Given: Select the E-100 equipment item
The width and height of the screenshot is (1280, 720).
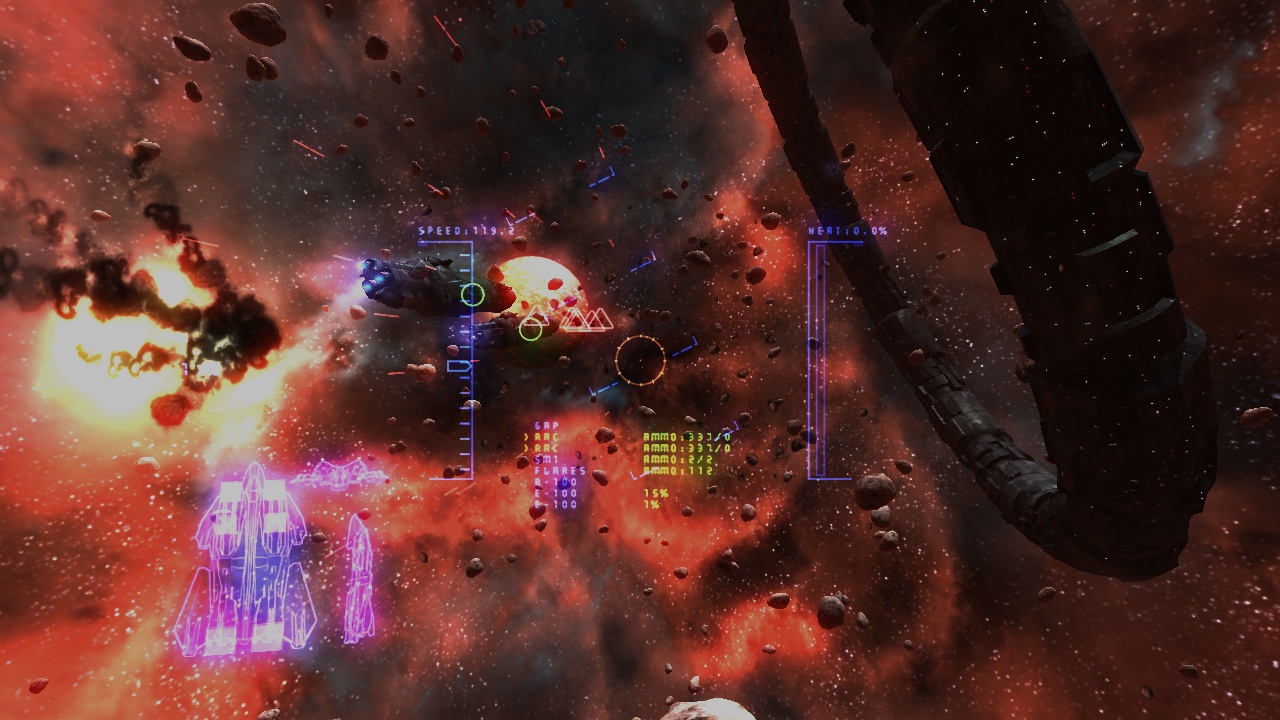Looking at the screenshot, I should (554, 492).
